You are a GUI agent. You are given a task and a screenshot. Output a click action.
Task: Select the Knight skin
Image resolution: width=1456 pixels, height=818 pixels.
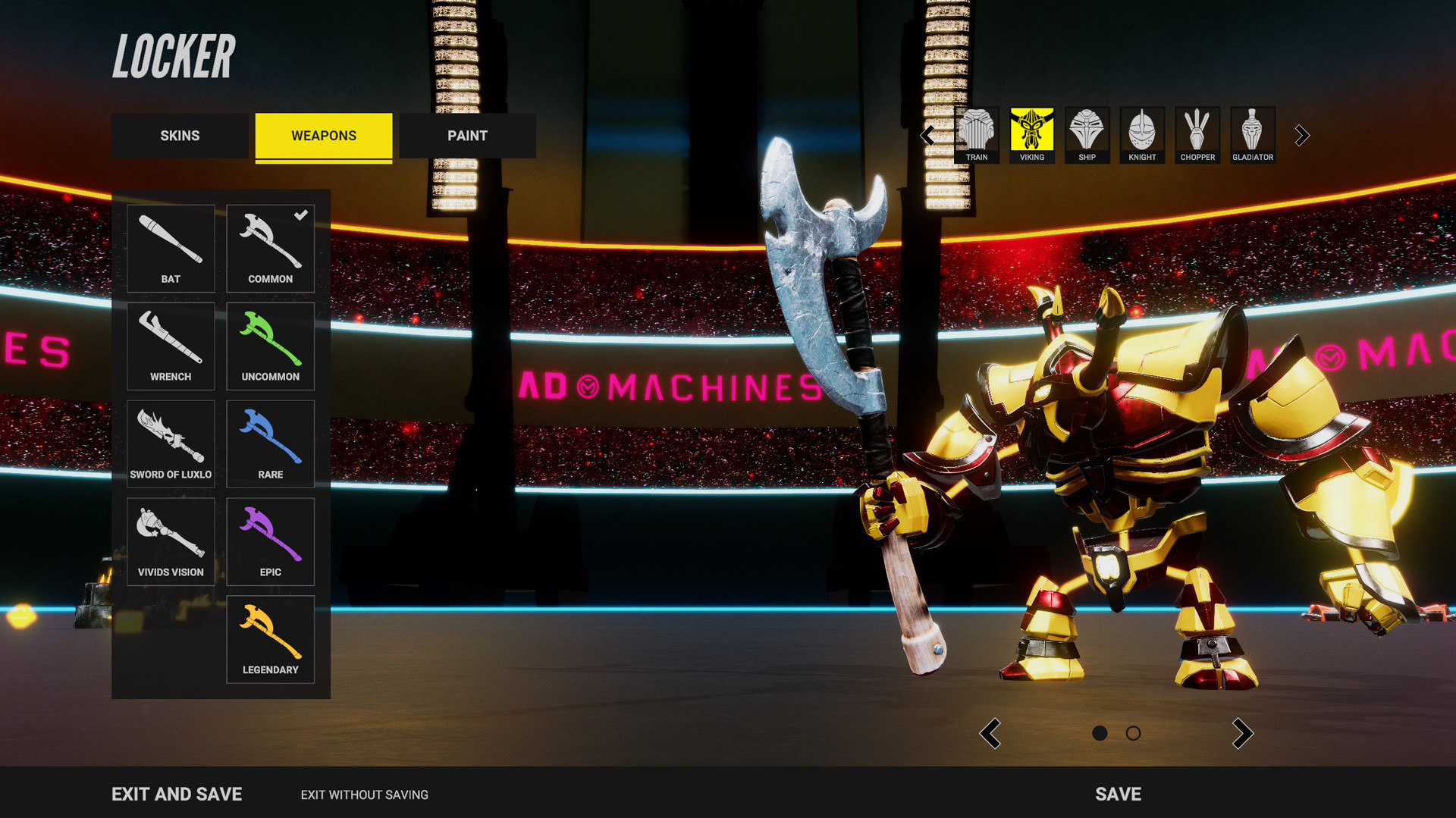point(1141,135)
